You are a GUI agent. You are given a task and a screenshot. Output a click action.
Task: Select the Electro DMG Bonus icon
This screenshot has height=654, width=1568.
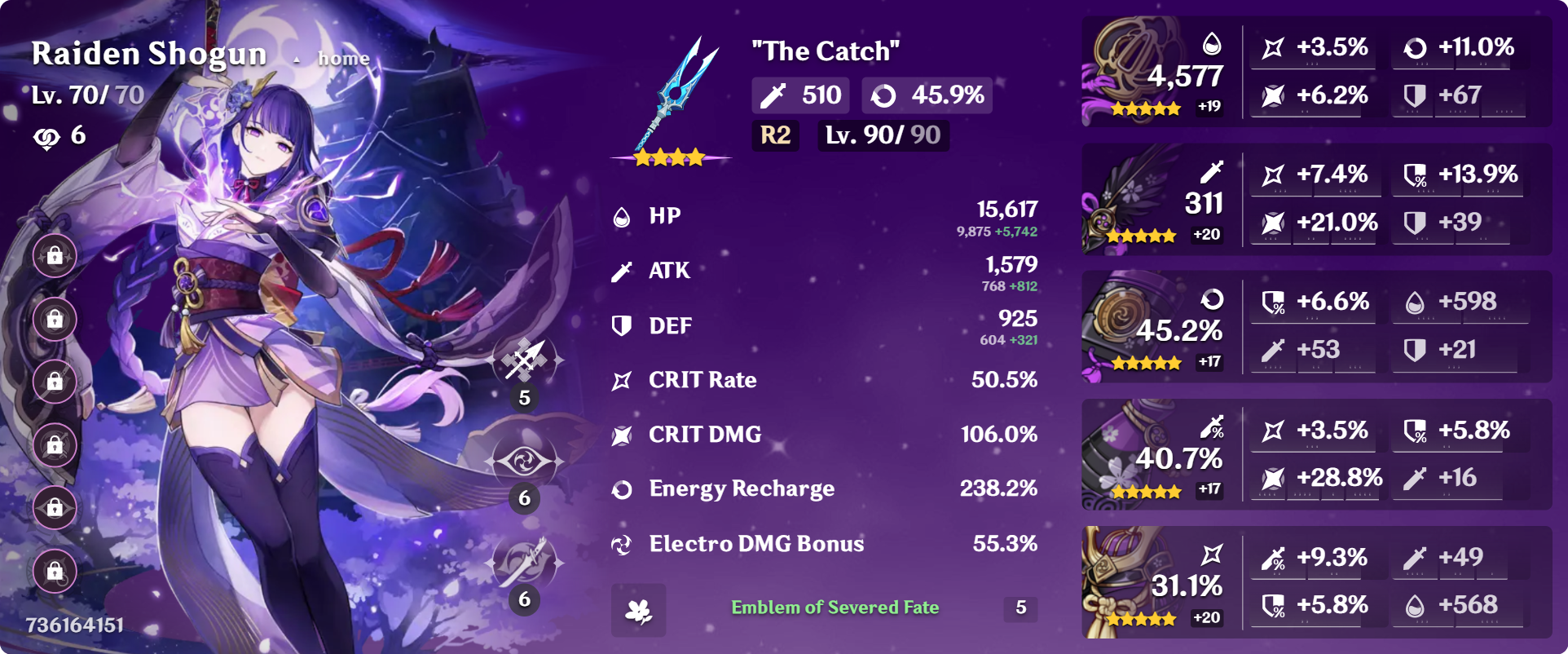click(623, 544)
